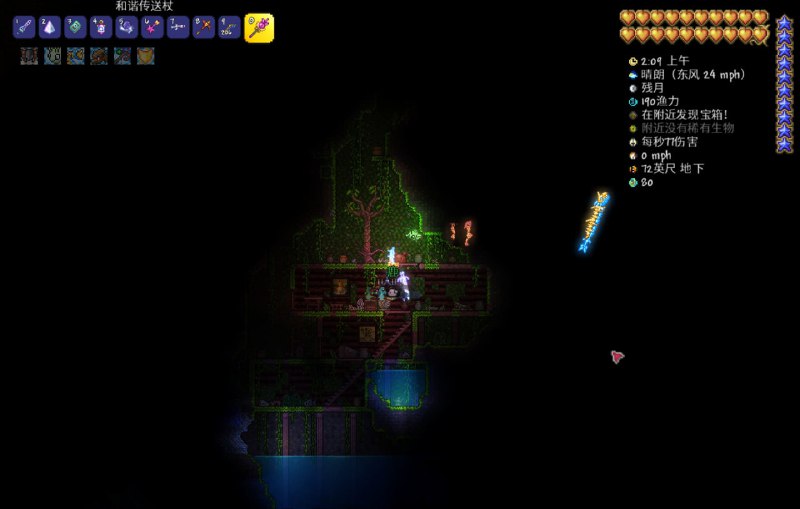Viewport: 800px width, 509px height.
Task: Select the white prism in hotbar slot 2
Action: [49, 27]
